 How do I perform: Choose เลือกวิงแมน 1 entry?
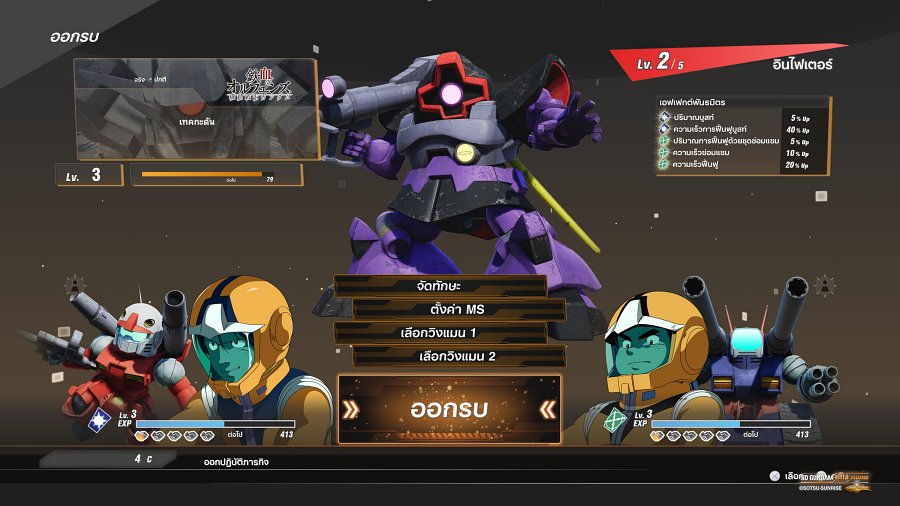tap(440, 332)
